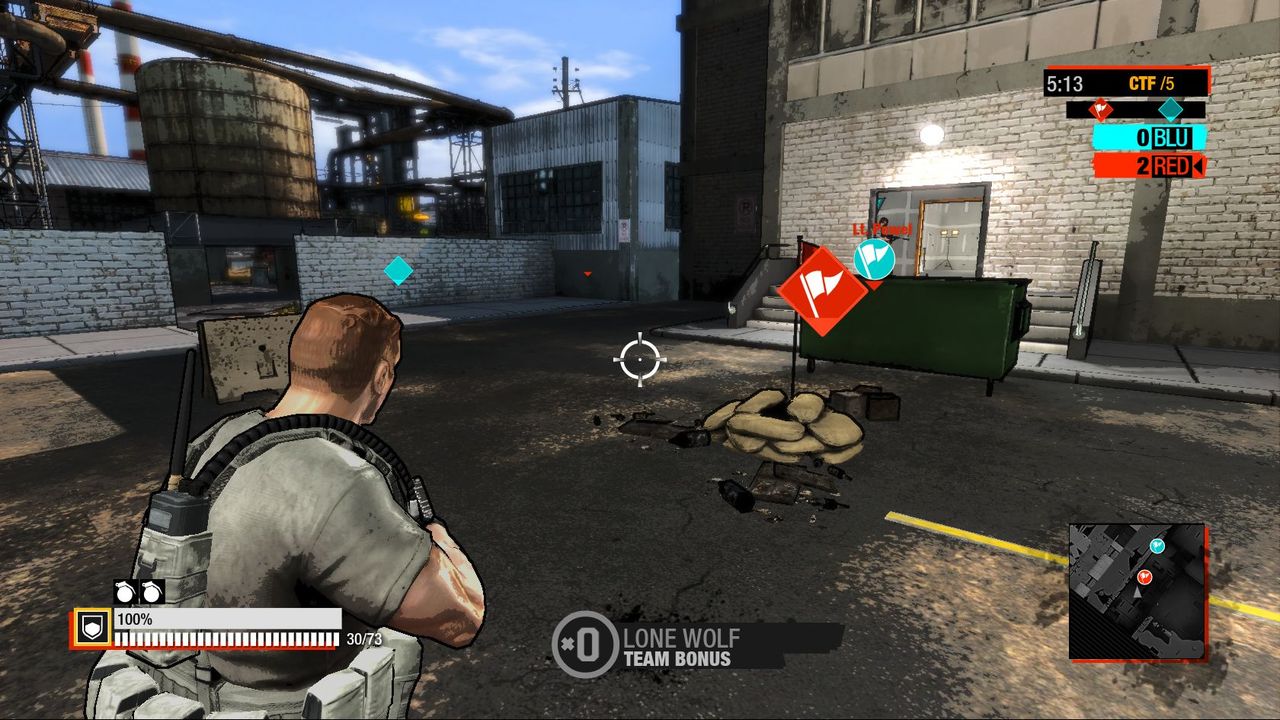Select the left grenade icon above the health bar
The height and width of the screenshot is (720, 1280).
[124, 592]
